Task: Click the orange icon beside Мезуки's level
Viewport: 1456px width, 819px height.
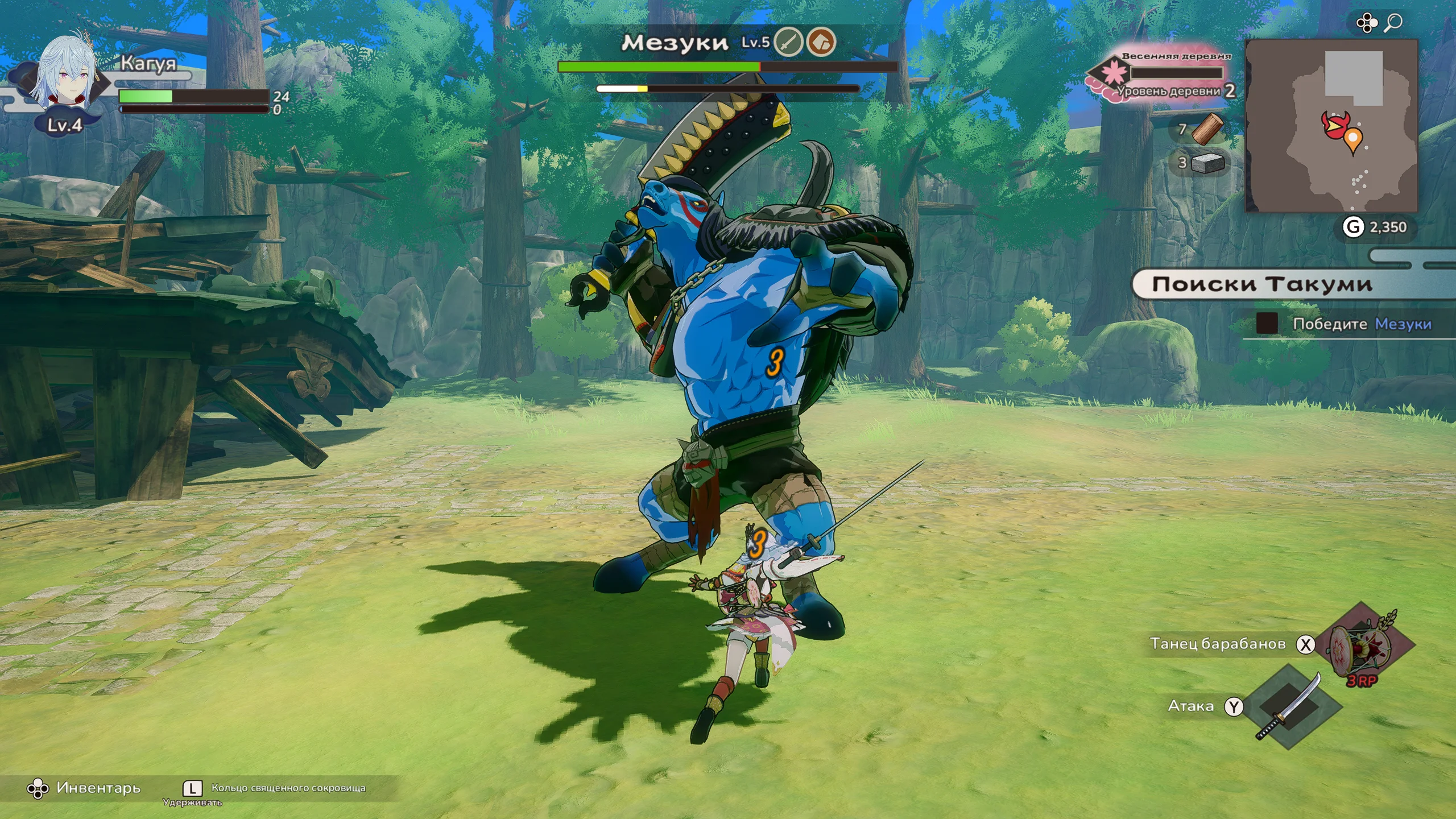Action: click(821, 42)
